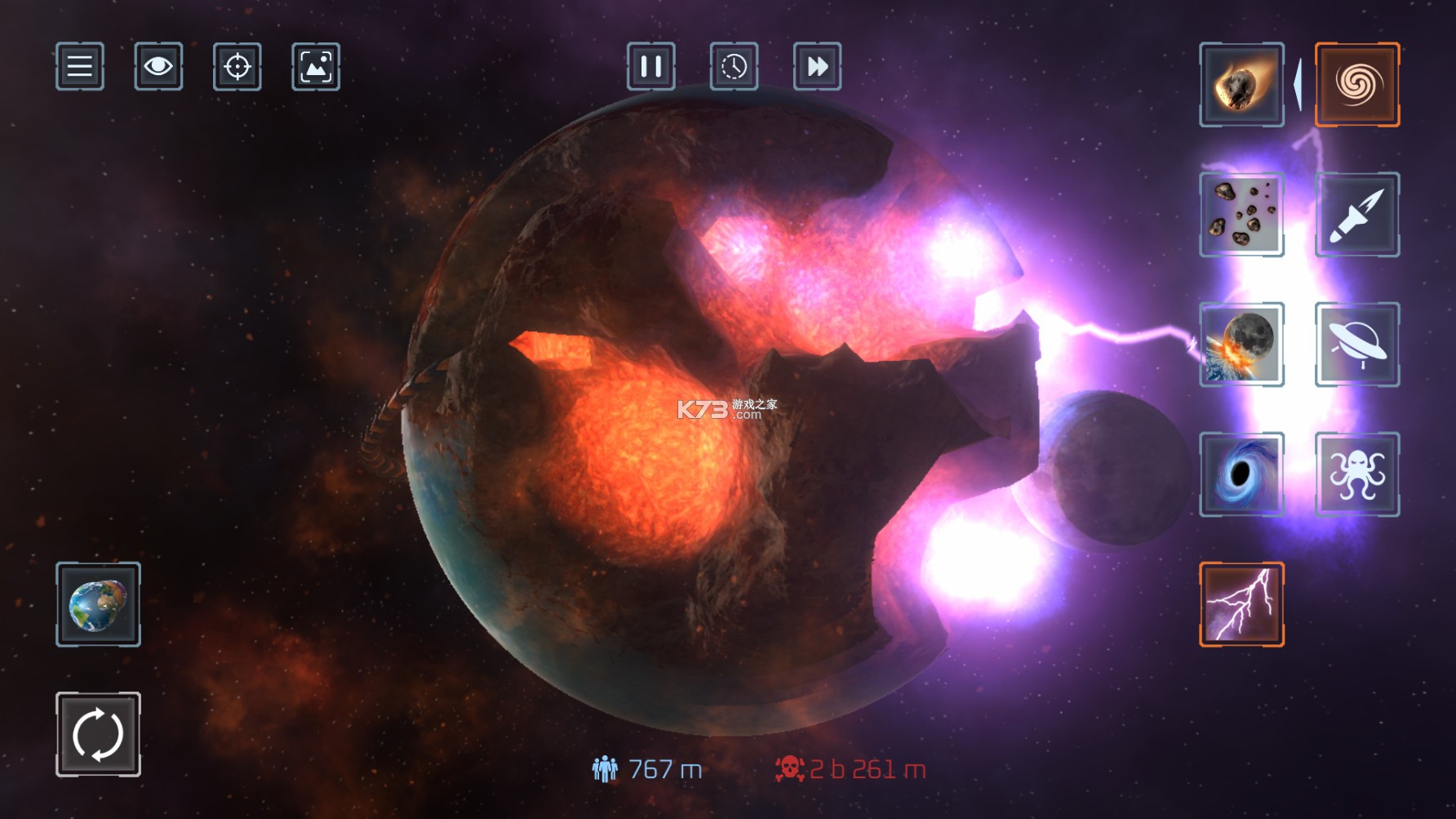This screenshot has width=1456, height=819.
Task: Select the UFO invasion weapon
Action: [x=1357, y=344]
